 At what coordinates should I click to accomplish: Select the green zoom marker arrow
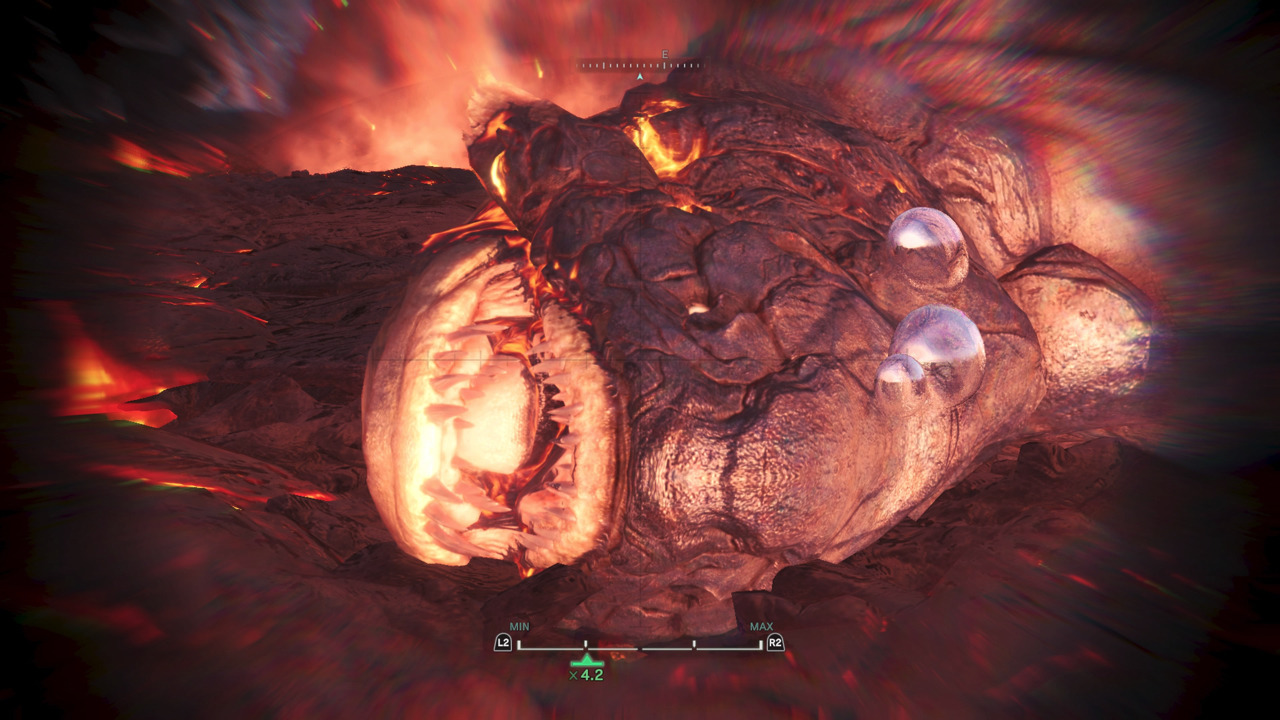[x=587, y=660]
